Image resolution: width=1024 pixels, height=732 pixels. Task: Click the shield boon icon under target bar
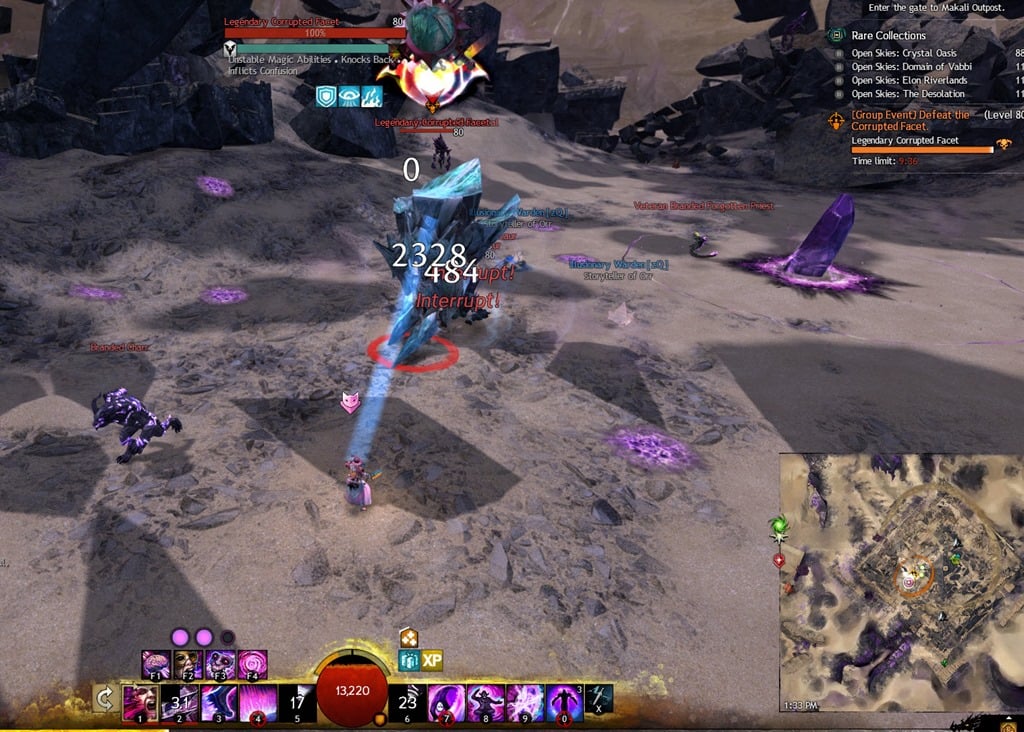coord(326,96)
